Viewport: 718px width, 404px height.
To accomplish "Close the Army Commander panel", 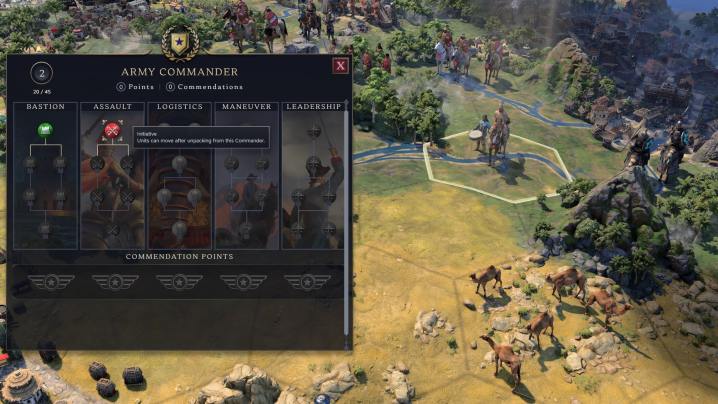I will point(340,66).
